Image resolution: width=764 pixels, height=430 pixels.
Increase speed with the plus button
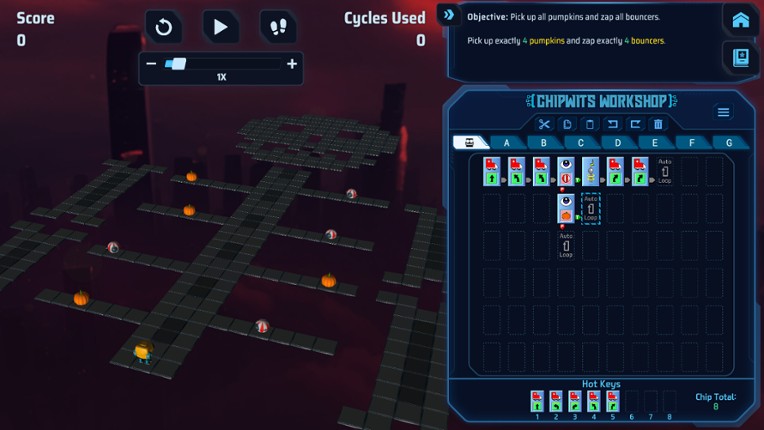292,64
